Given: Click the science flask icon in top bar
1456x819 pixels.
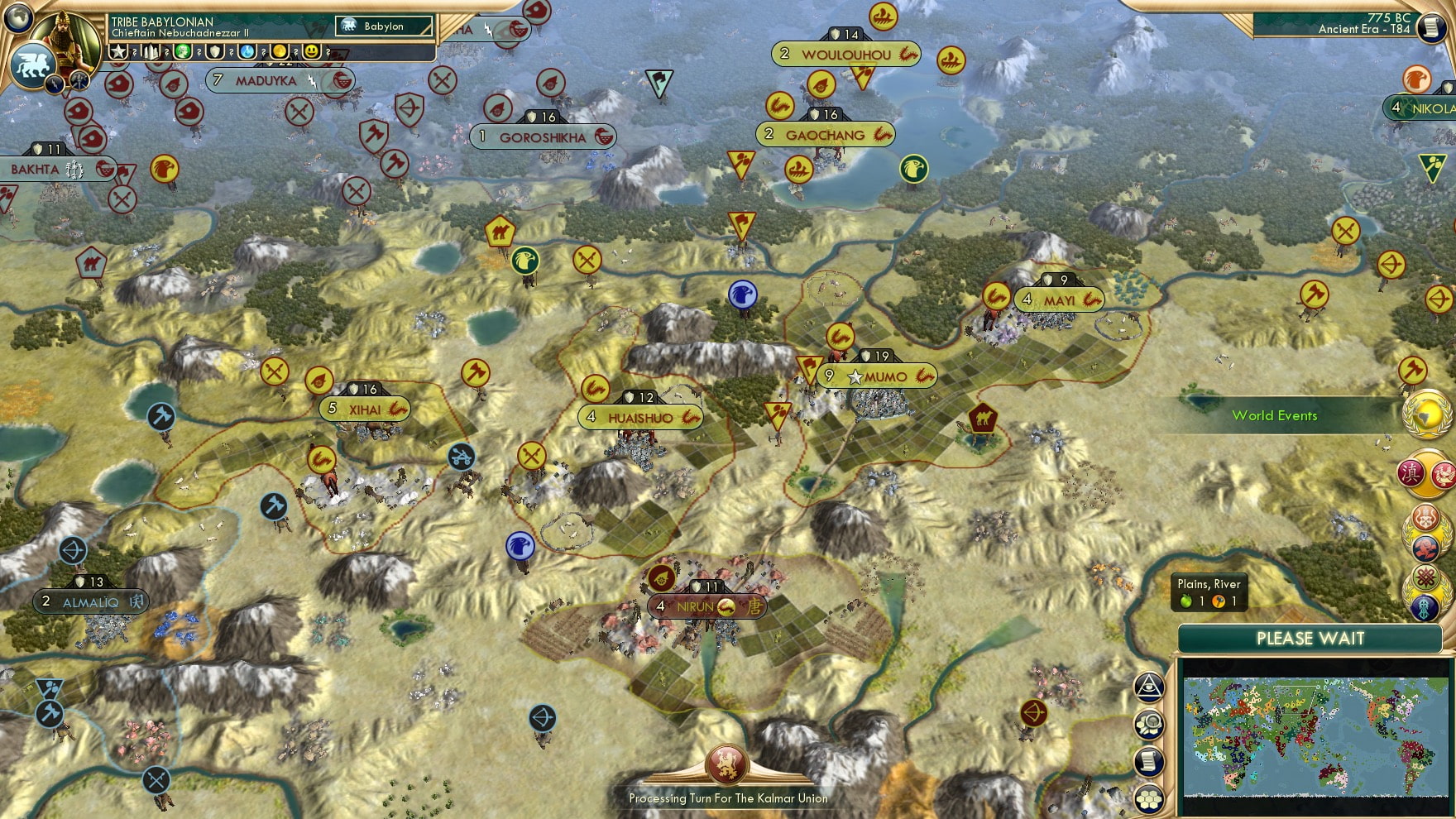Looking at the screenshot, I should [245, 51].
